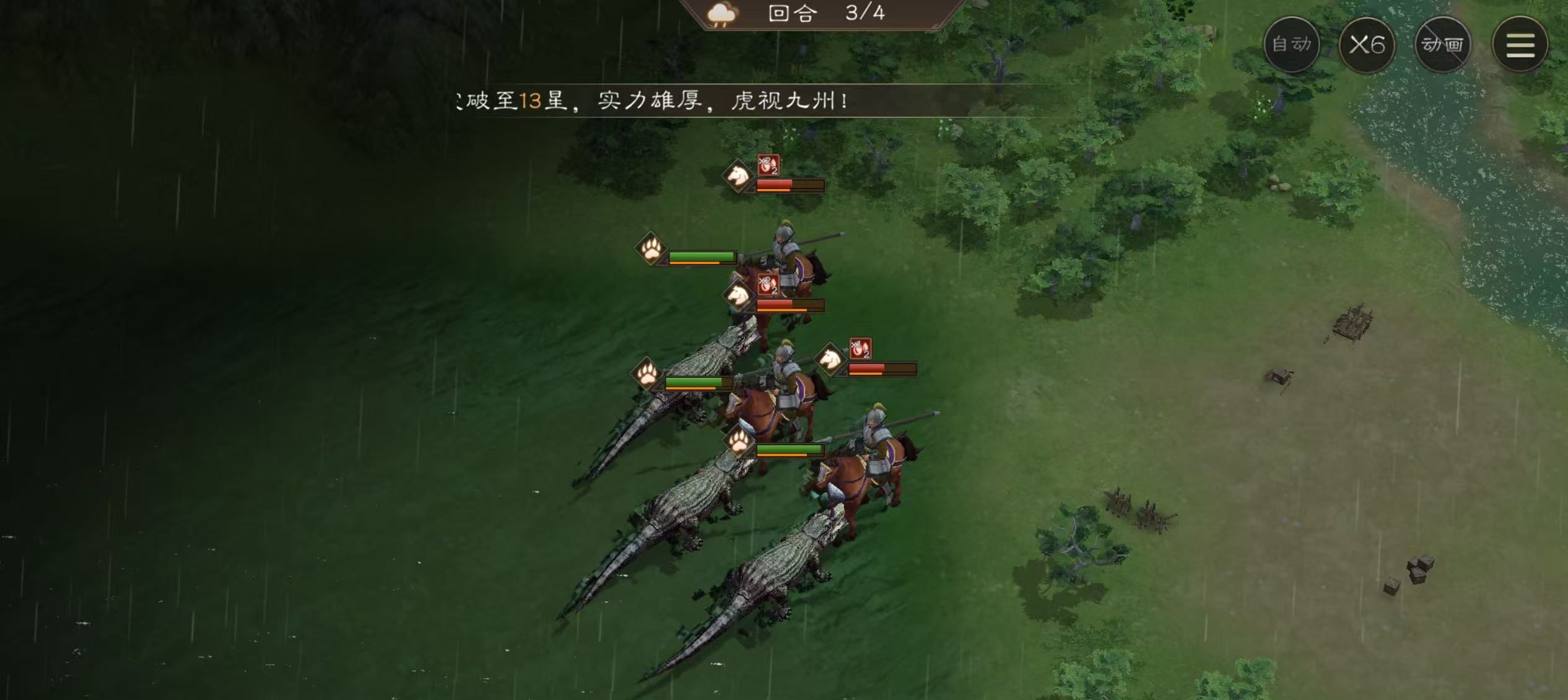The image size is (1568, 700).
Task: Toggle X6 battle speed setting
Action: point(1367,43)
